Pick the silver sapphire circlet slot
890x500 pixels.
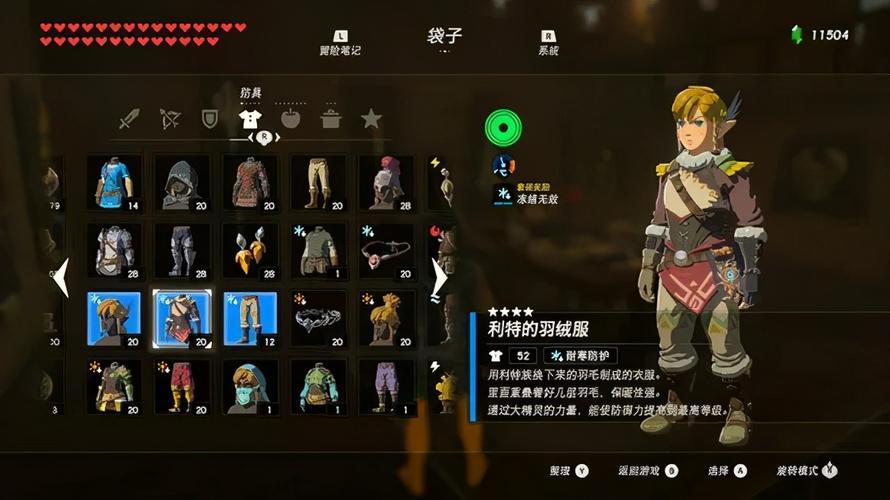click(318, 319)
